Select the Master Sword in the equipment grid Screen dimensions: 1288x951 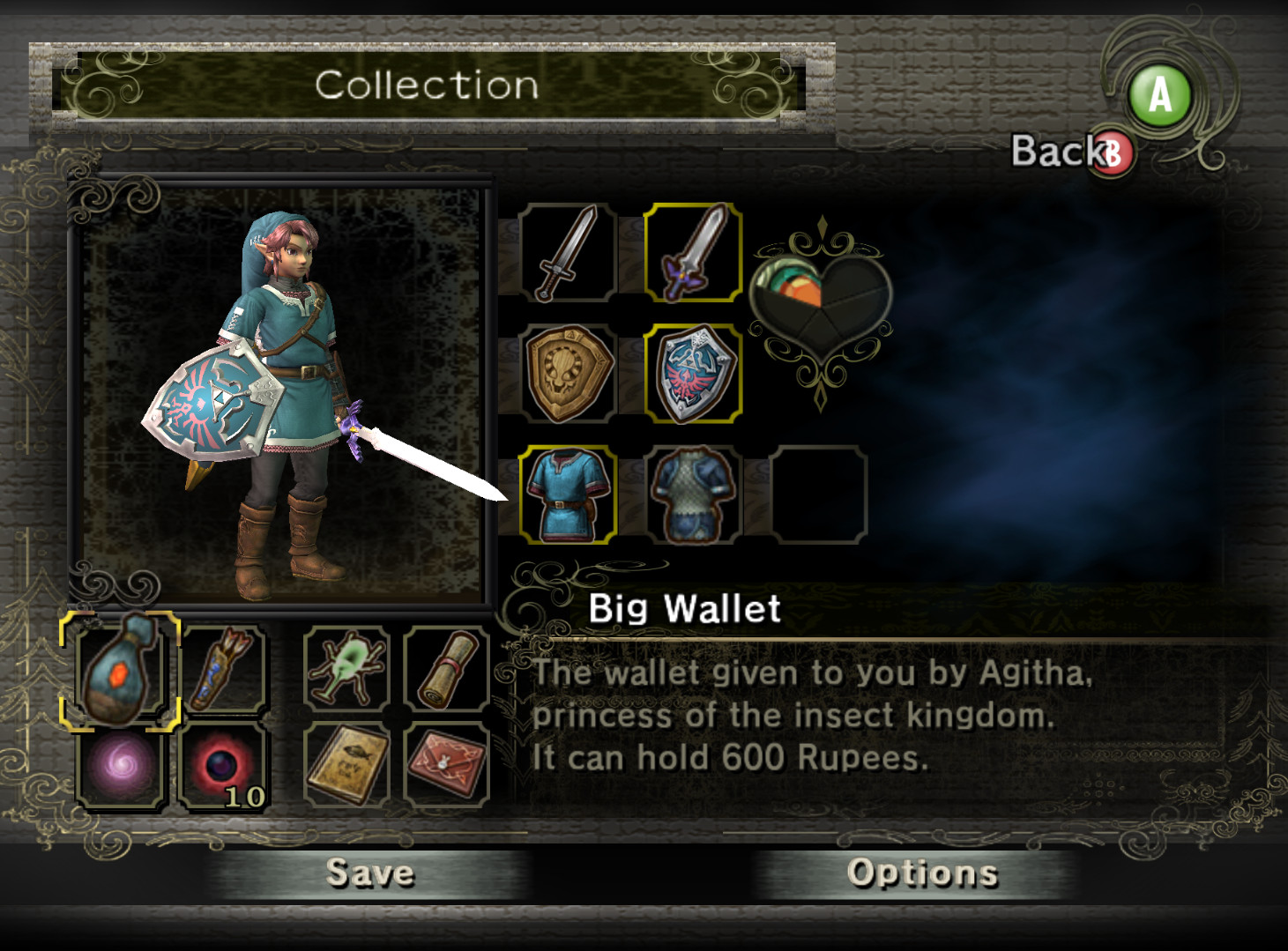tap(695, 254)
